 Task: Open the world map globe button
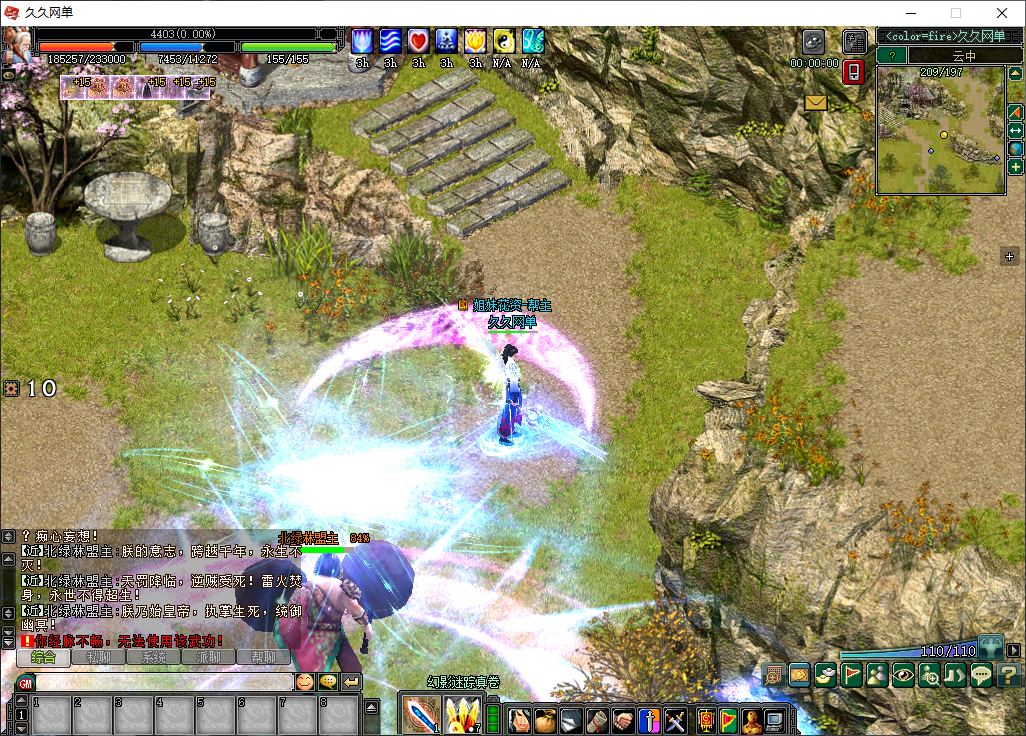(x=1015, y=149)
